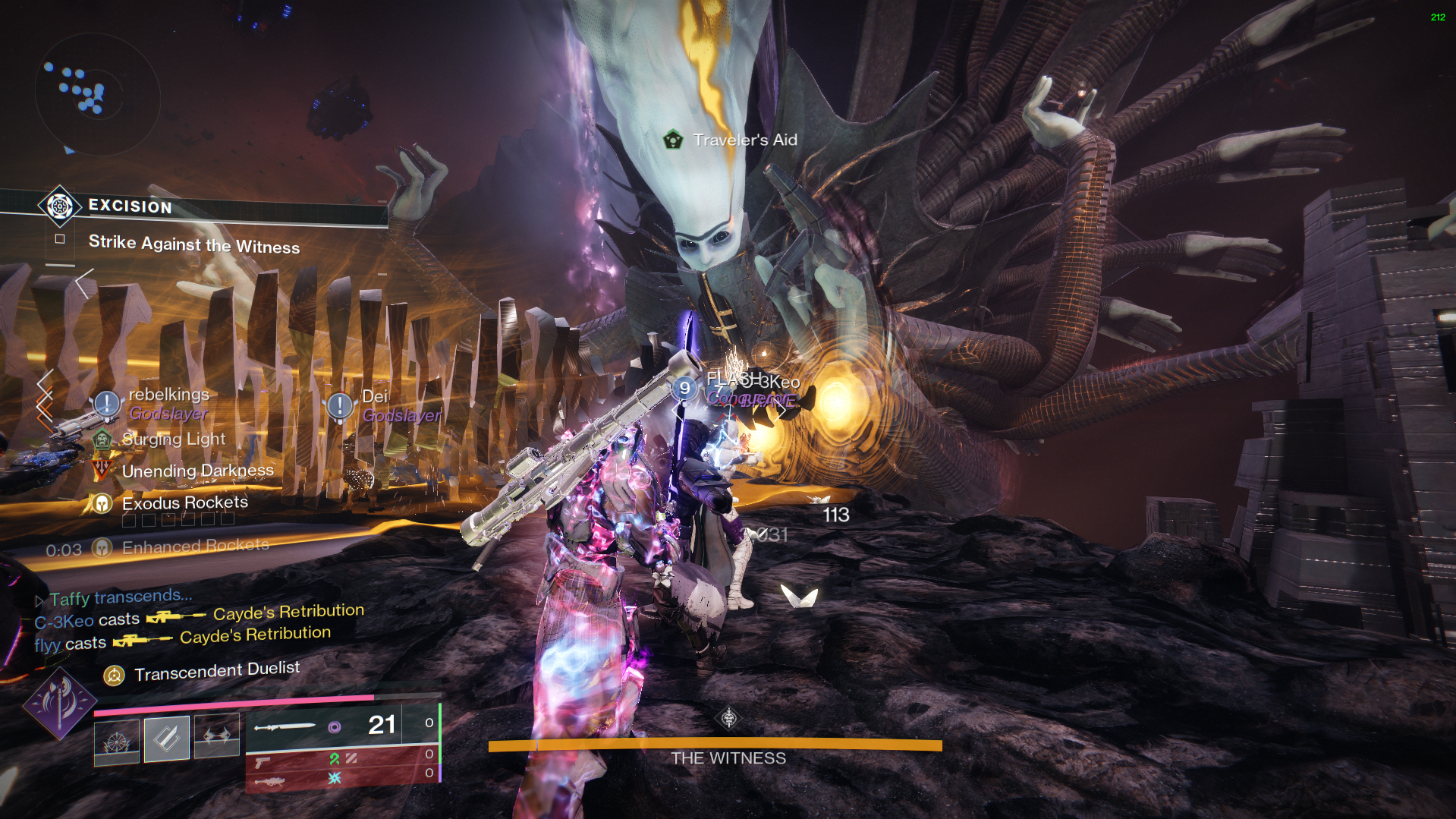Click the Traveler's Aid pentagon icon
1456x819 pixels.
pos(672,140)
